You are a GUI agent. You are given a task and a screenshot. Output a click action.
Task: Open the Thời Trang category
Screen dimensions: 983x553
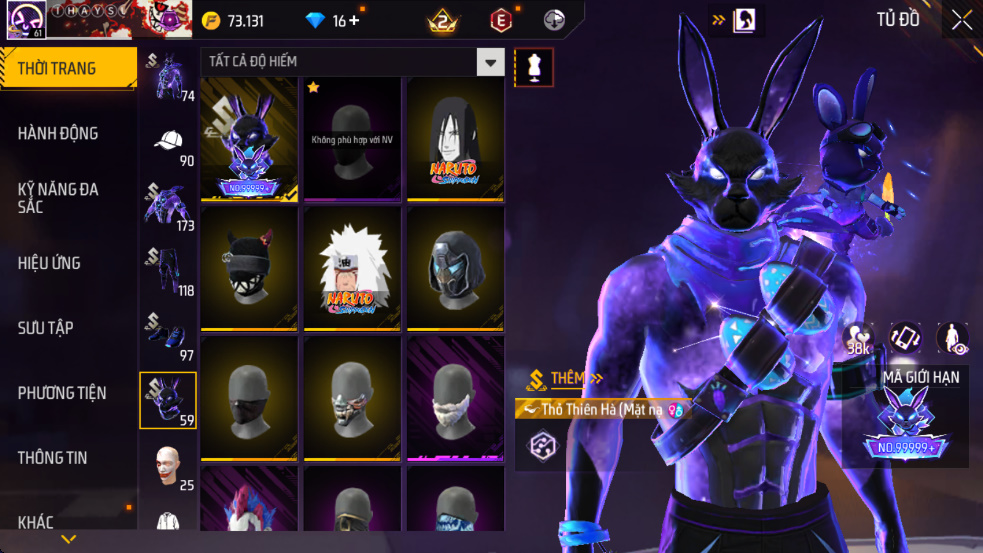[x=67, y=69]
